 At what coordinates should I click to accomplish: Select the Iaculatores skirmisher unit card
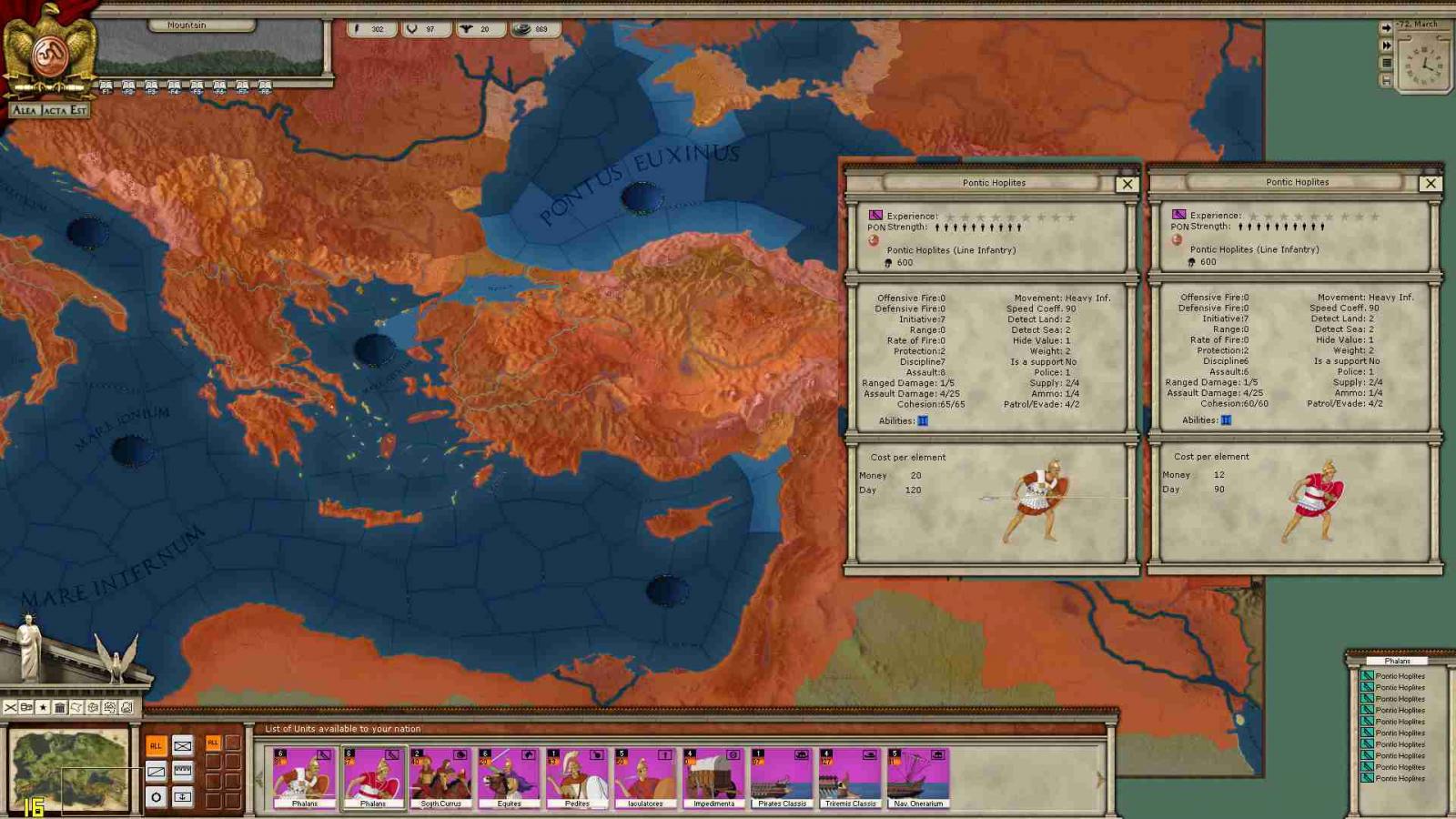tap(645, 777)
